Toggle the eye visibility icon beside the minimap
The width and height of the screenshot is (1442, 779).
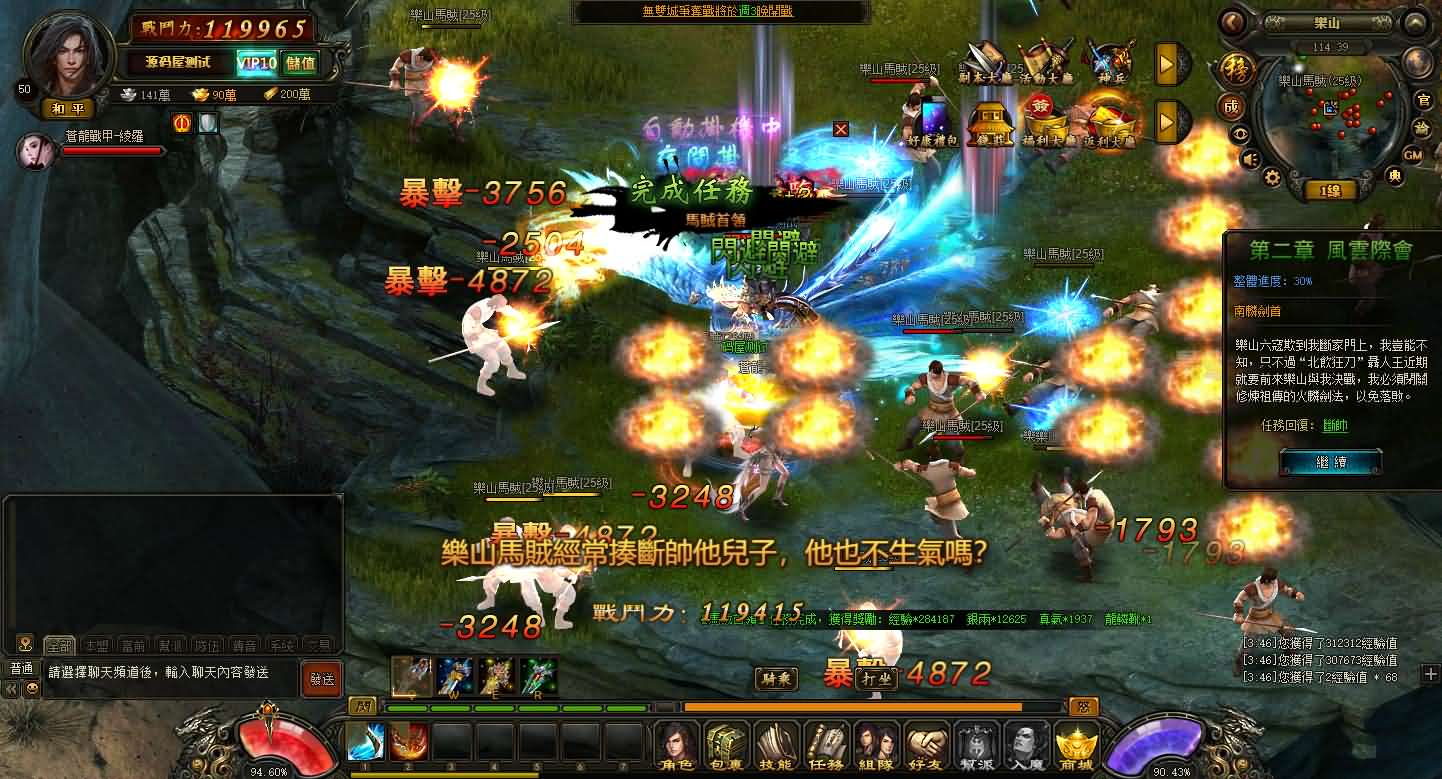1240,133
